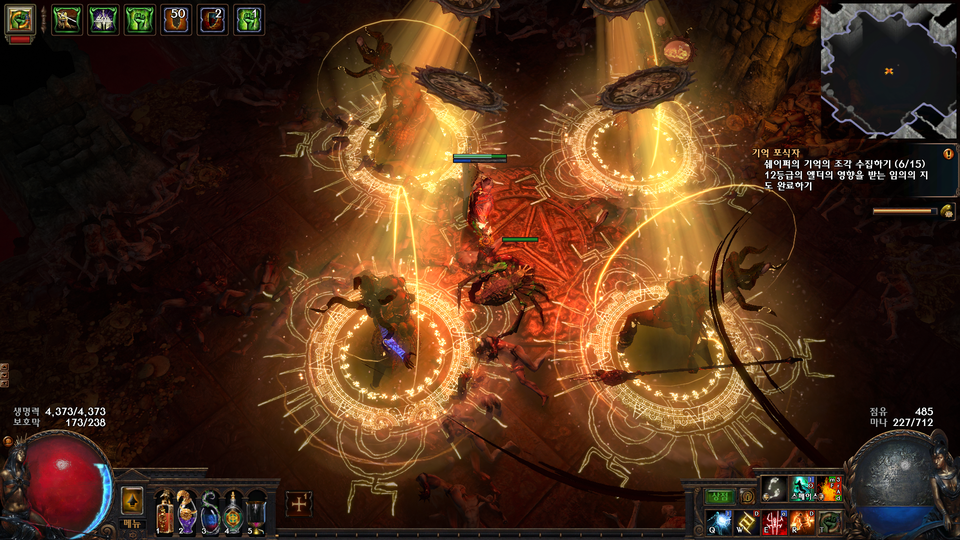960x540 pixels.
Task: Use the green ornate flask in slot 4
Action: [x=233, y=512]
